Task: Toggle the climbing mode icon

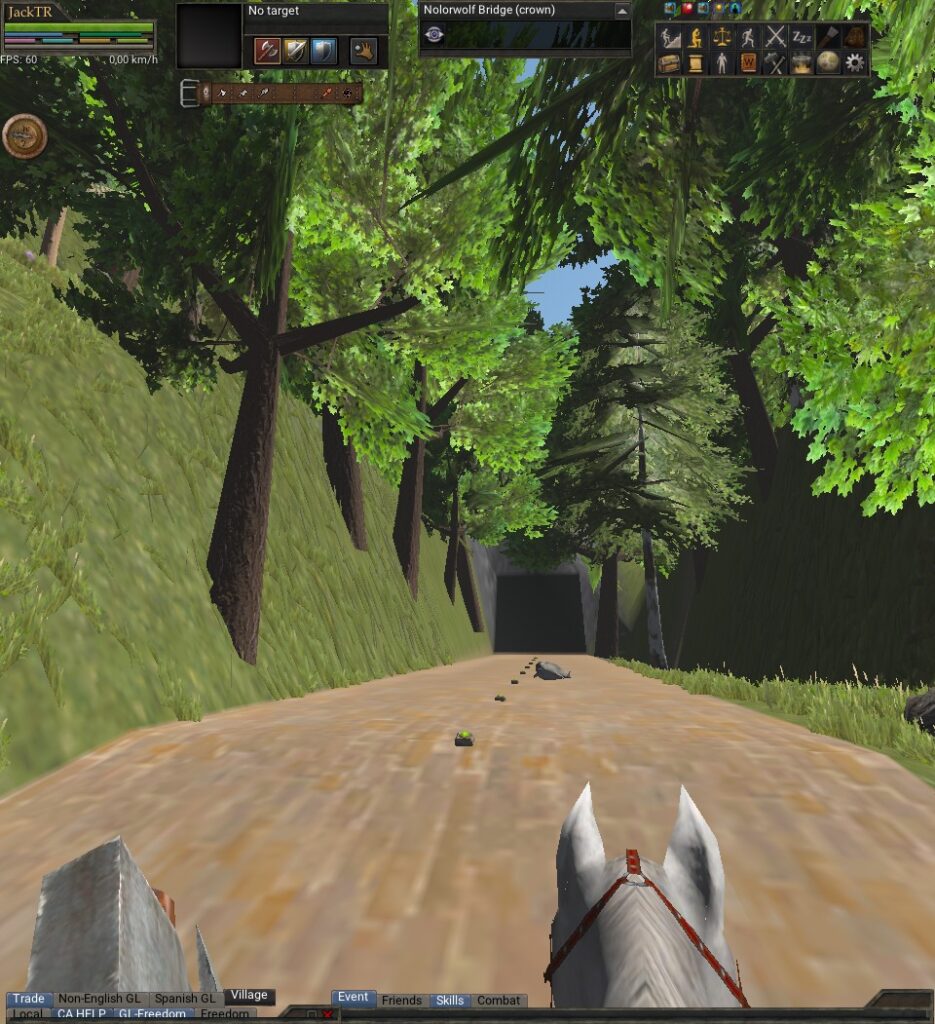Action: pos(669,38)
